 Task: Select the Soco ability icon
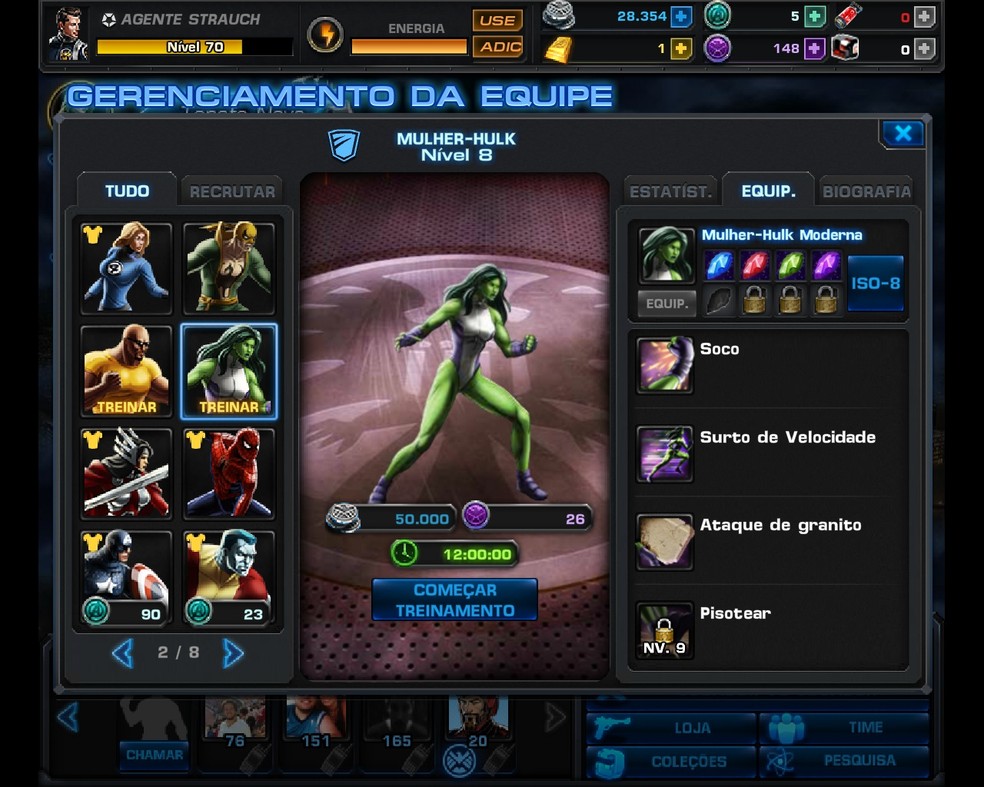coord(665,365)
